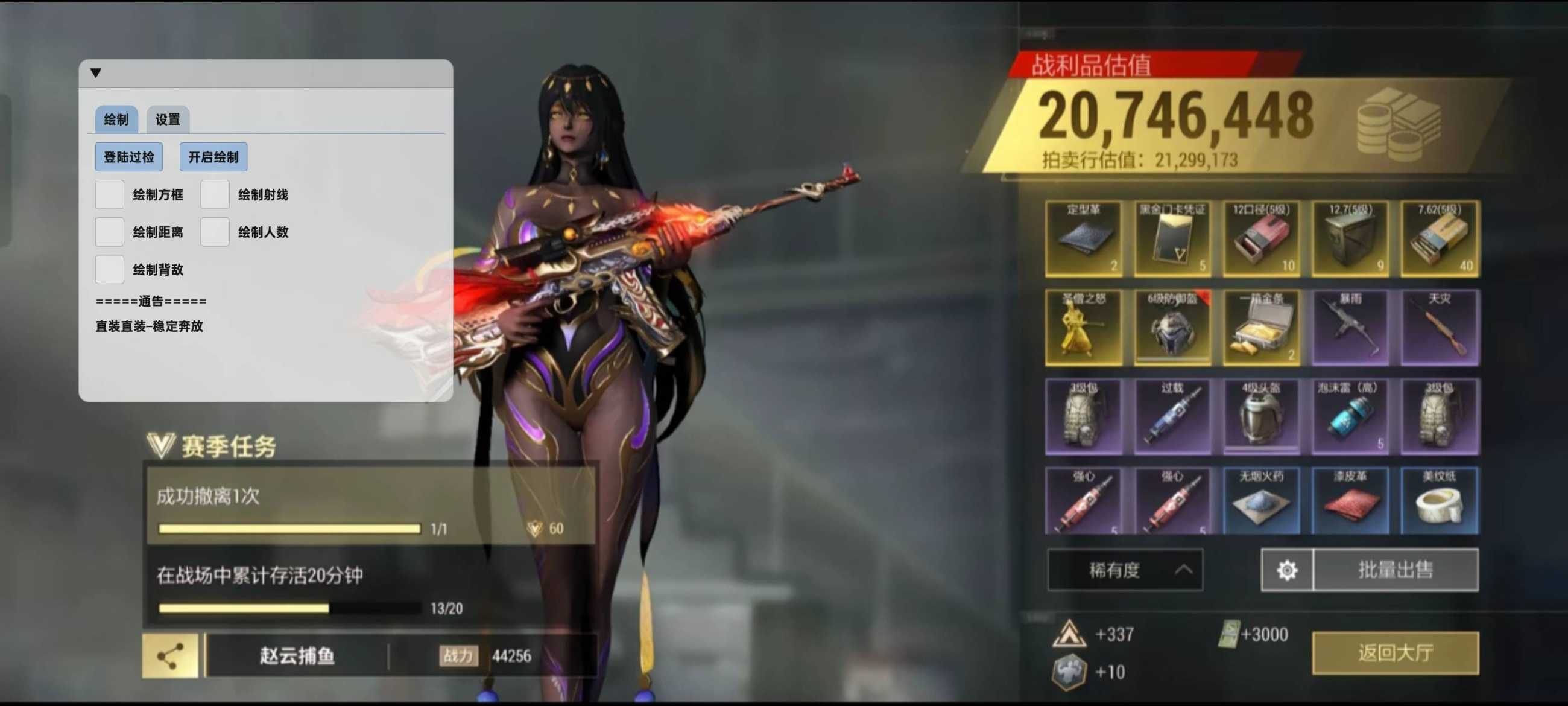Viewport: 1568px width, 706px height.
Task: Select the 暴雨 weapon slot
Action: pyautogui.click(x=1350, y=328)
